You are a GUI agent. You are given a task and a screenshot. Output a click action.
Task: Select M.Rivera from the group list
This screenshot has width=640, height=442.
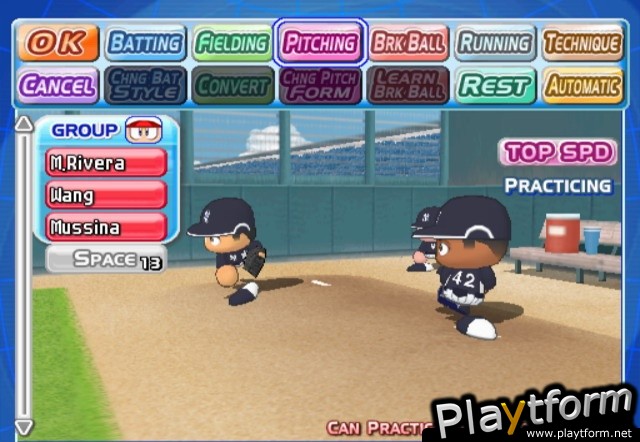pos(105,162)
